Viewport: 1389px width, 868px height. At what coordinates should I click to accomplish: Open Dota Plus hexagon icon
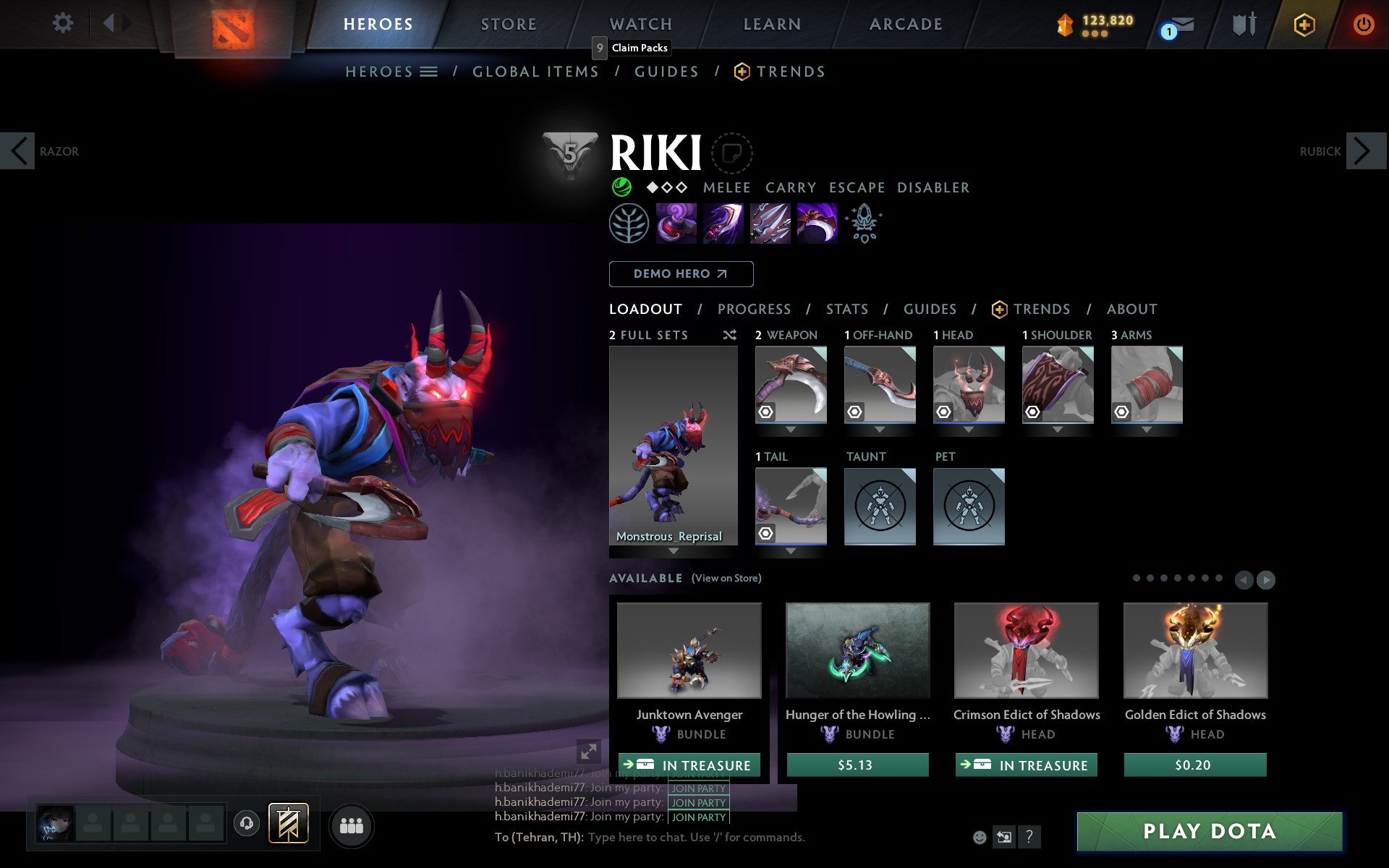pyautogui.click(x=1304, y=24)
